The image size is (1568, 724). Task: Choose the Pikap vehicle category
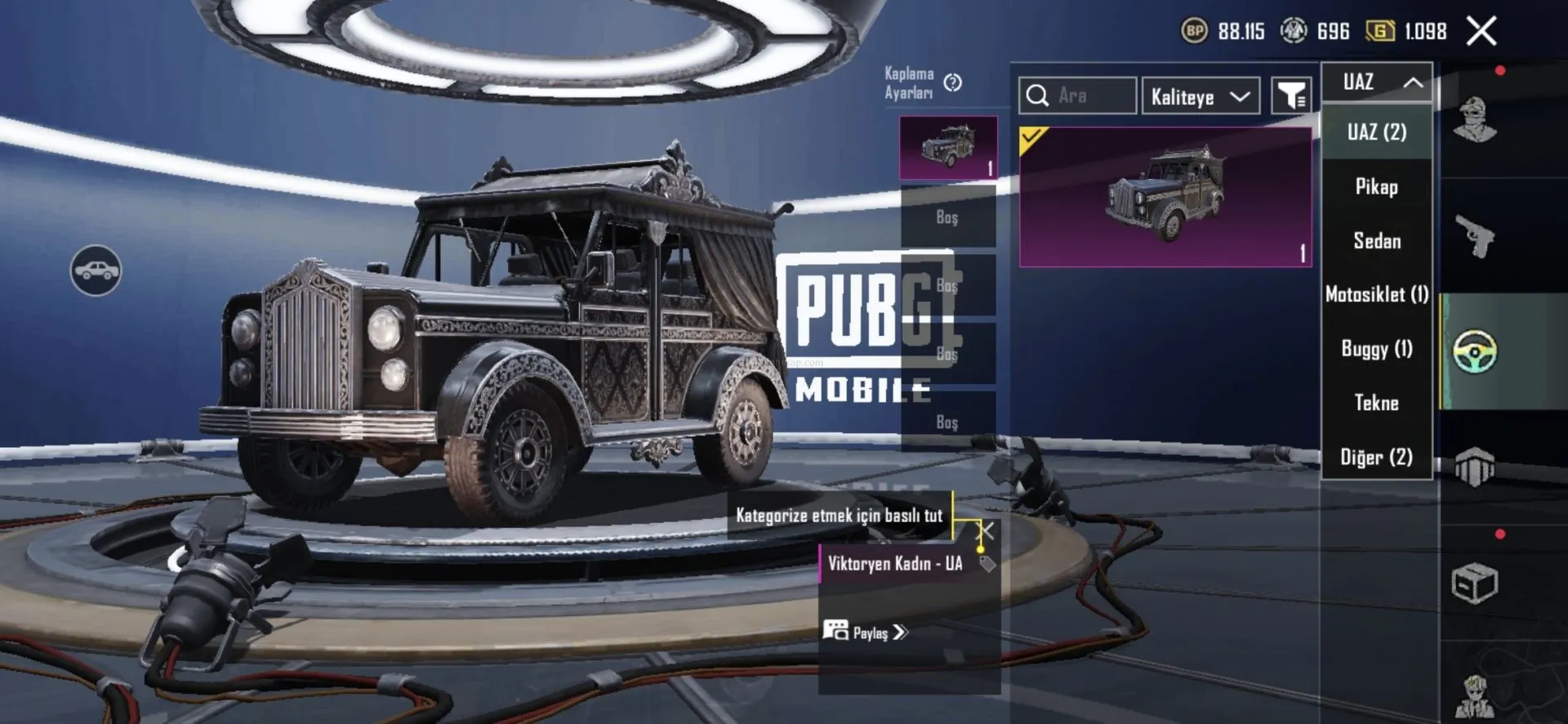pos(1377,187)
